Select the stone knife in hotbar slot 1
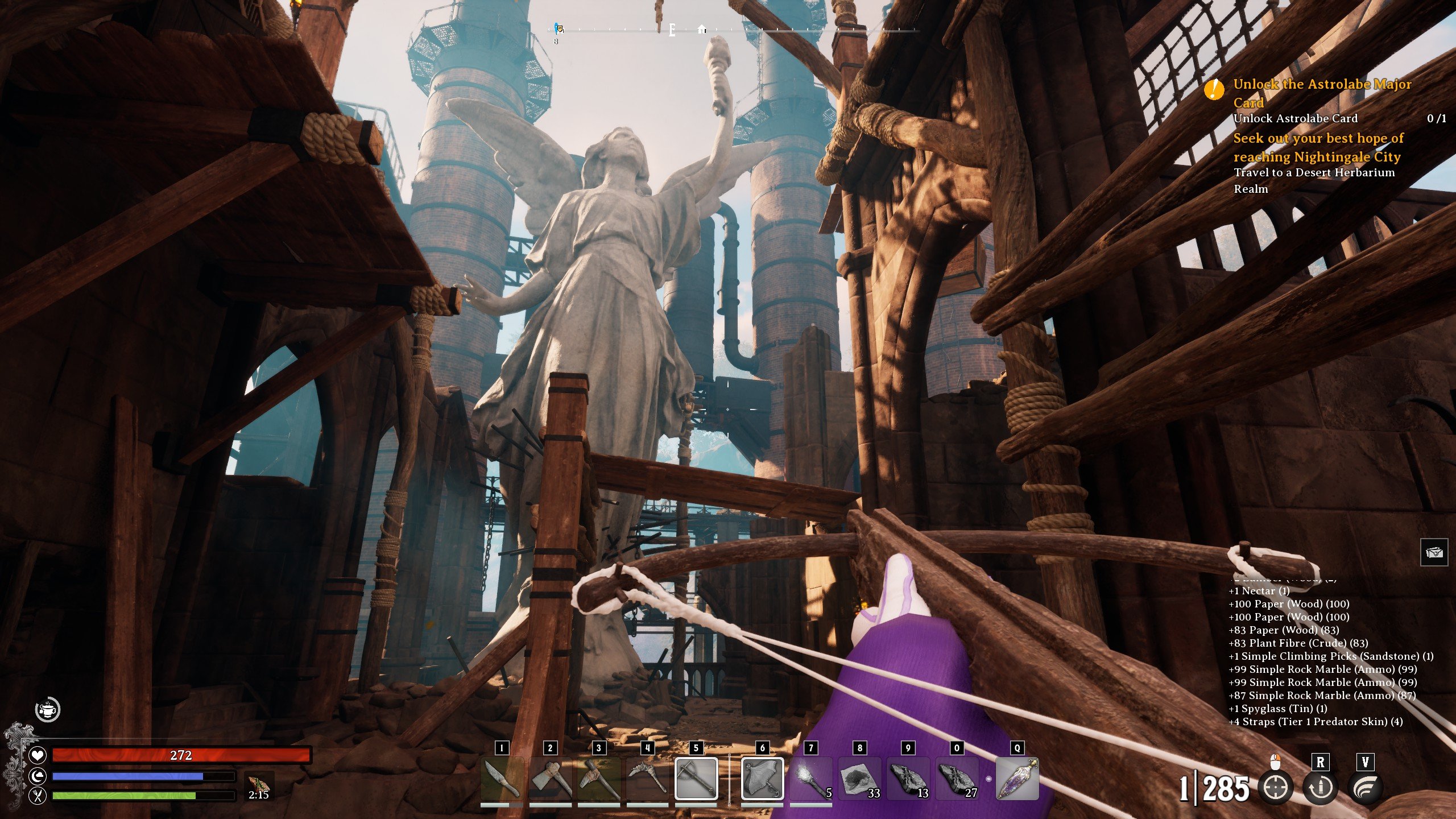1456x819 pixels. point(502,779)
